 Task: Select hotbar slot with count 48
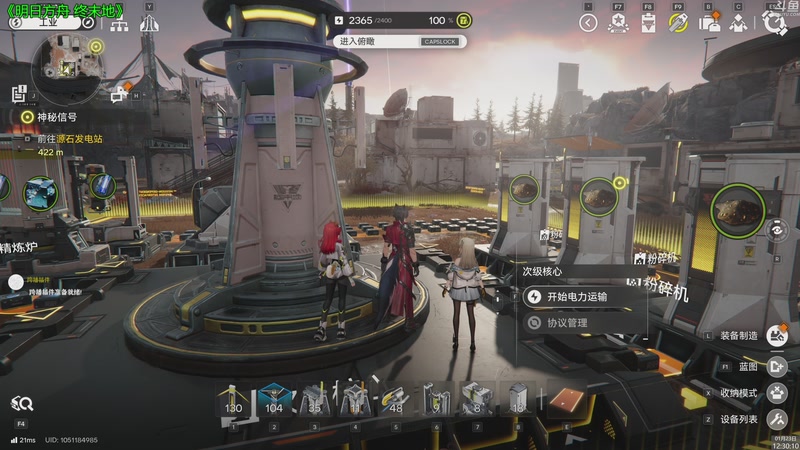394,400
